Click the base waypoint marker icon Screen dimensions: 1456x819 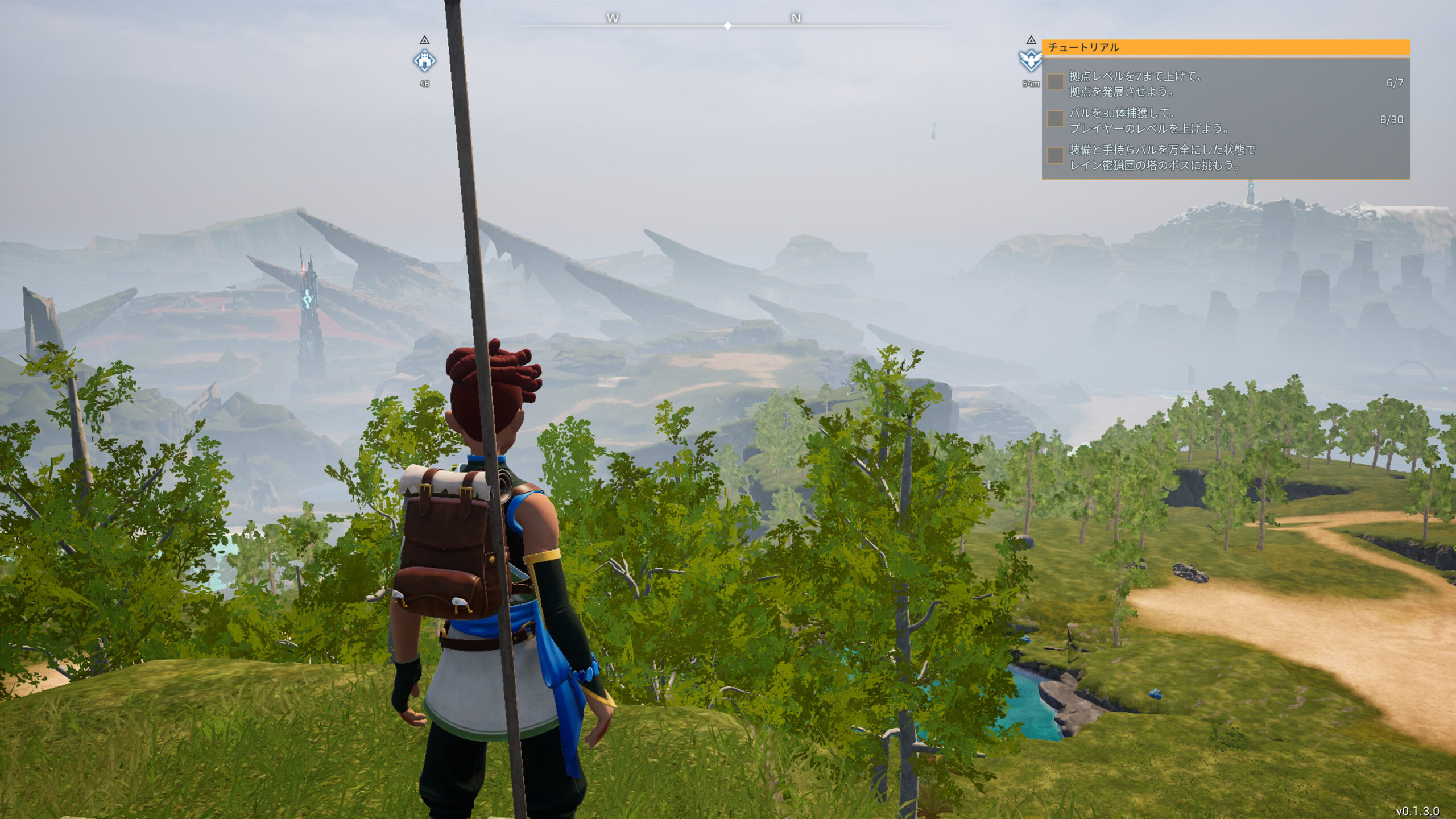(x=424, y=61)
